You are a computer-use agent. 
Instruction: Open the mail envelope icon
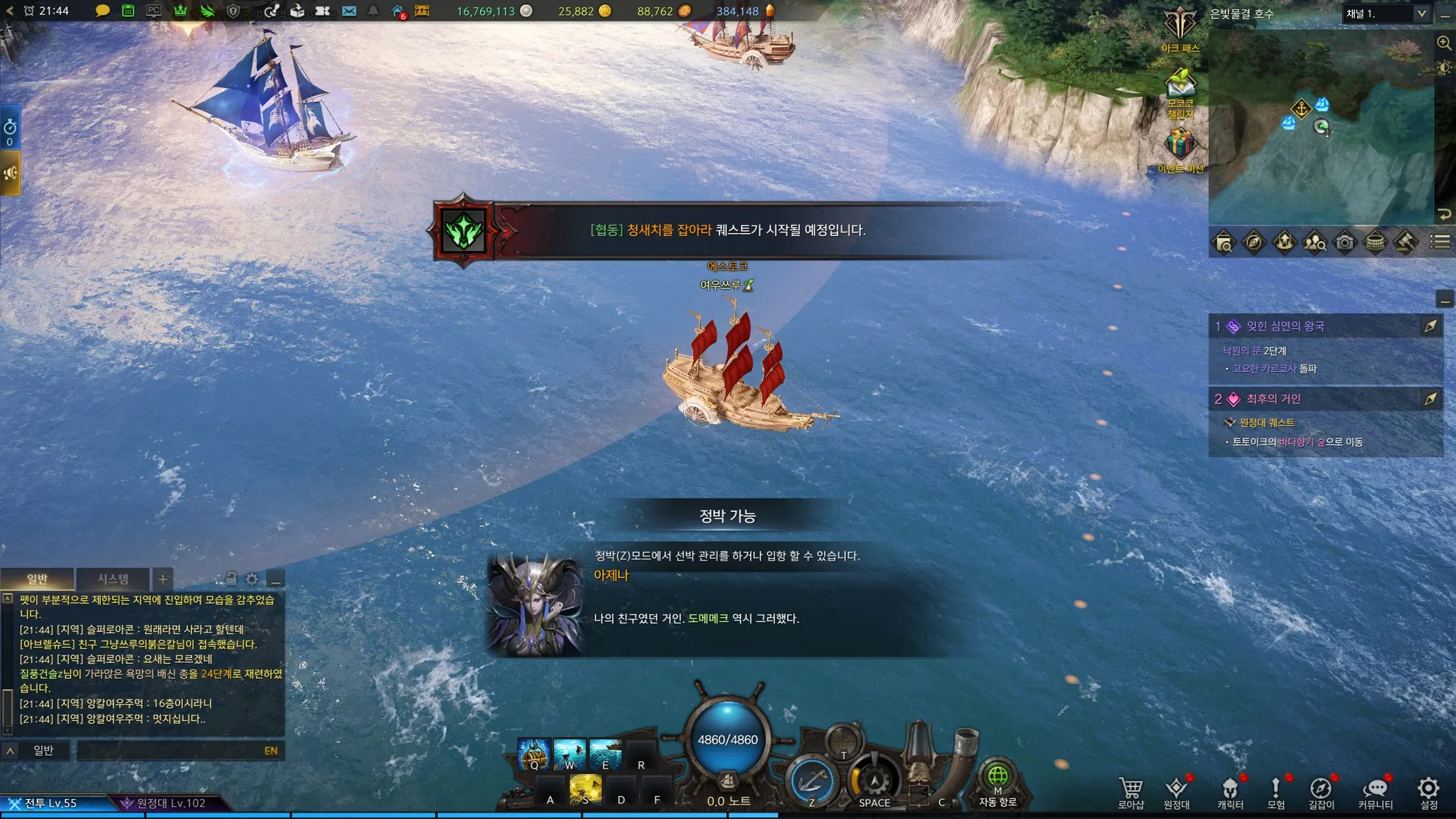349,11
